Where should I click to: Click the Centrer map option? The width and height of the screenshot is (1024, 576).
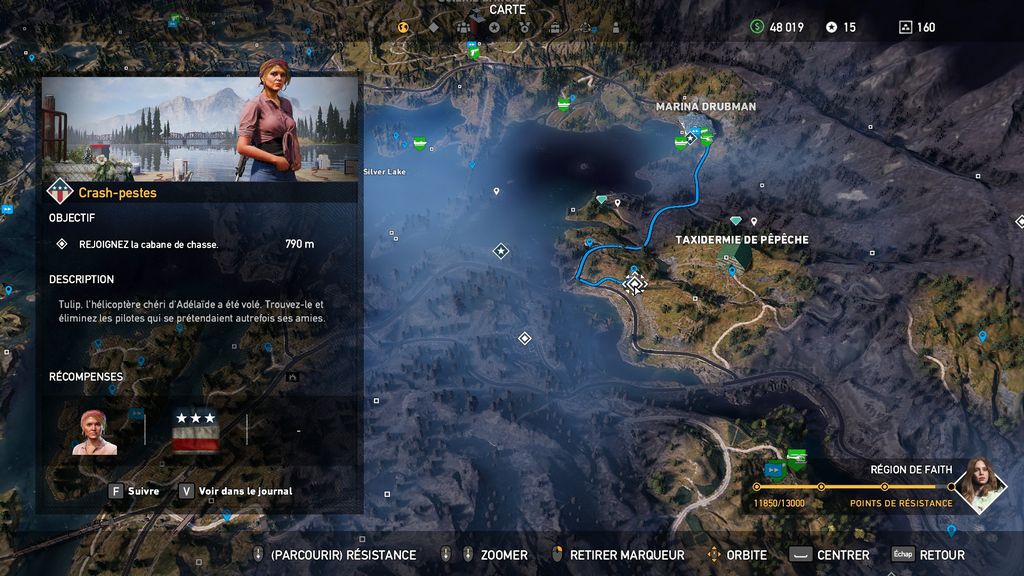tap(831, 555)
